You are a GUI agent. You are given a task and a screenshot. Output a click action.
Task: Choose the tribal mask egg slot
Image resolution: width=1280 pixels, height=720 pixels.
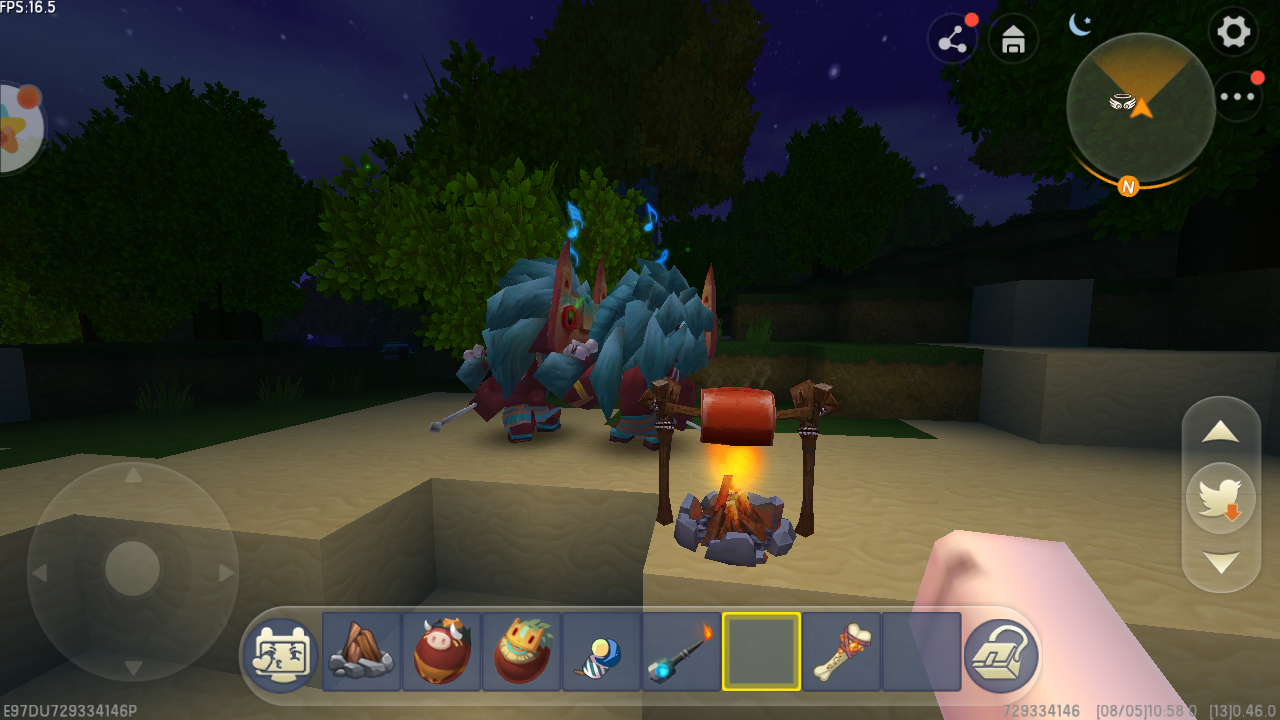click(x=521, y=652)
